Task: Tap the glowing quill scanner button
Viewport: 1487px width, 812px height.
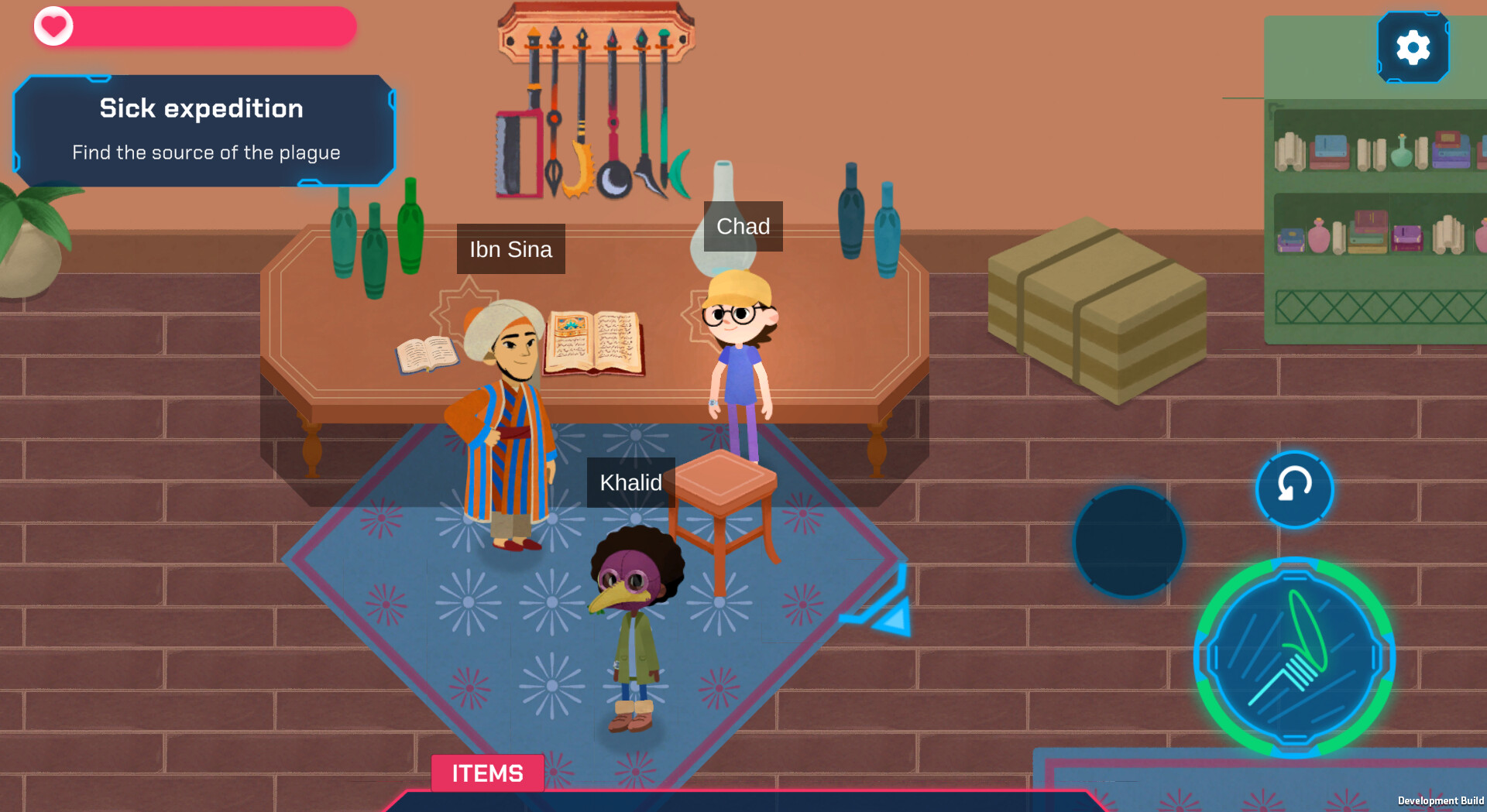Action: tap(1294, 656)
